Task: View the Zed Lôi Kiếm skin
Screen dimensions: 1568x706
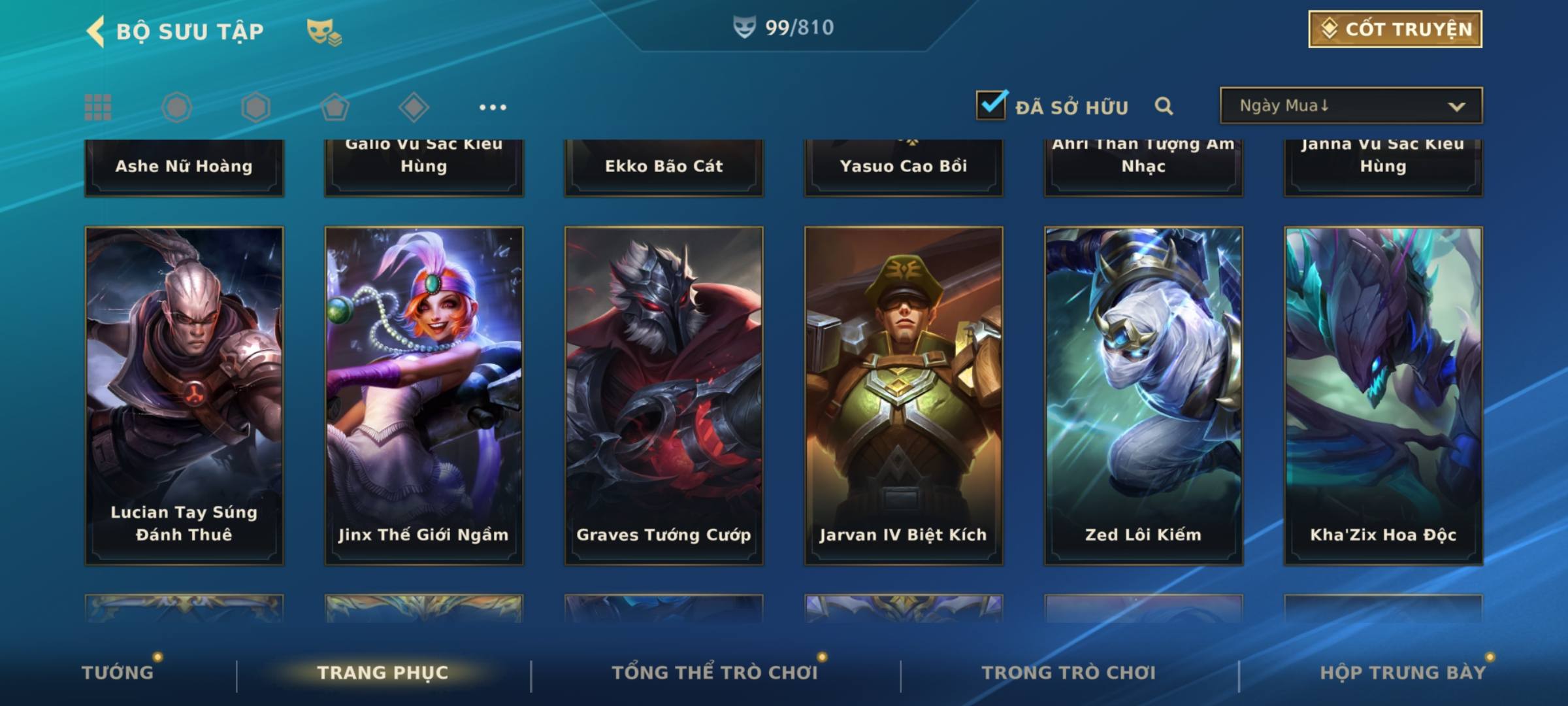Action: (x=1143, y=395)
